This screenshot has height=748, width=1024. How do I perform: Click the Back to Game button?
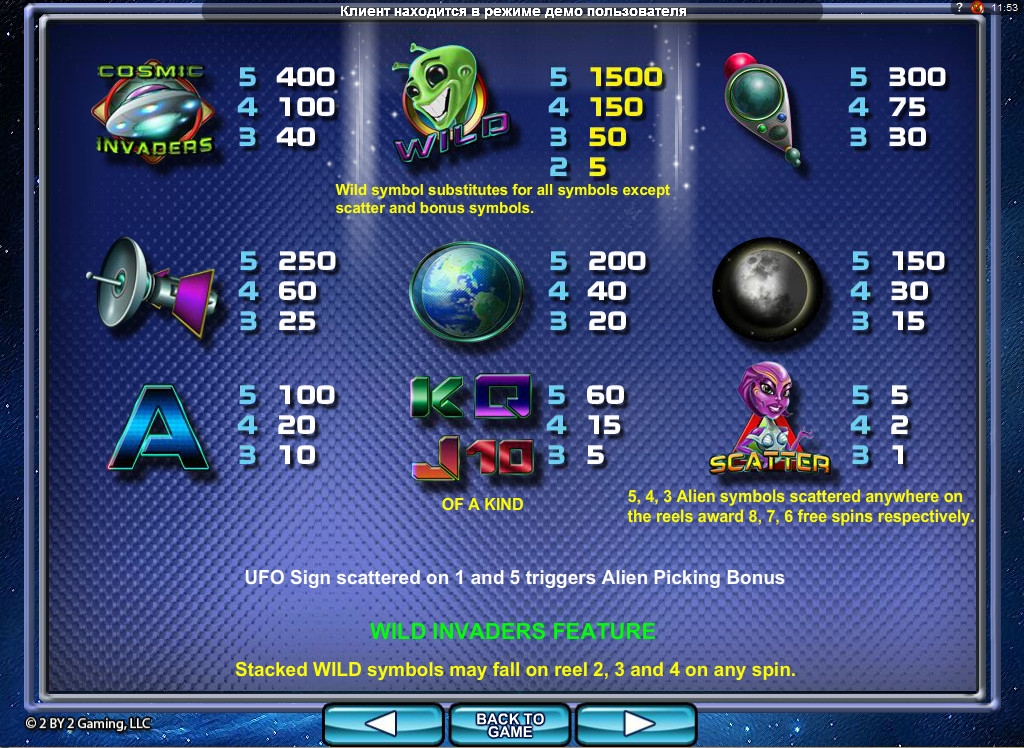point(510,724)
